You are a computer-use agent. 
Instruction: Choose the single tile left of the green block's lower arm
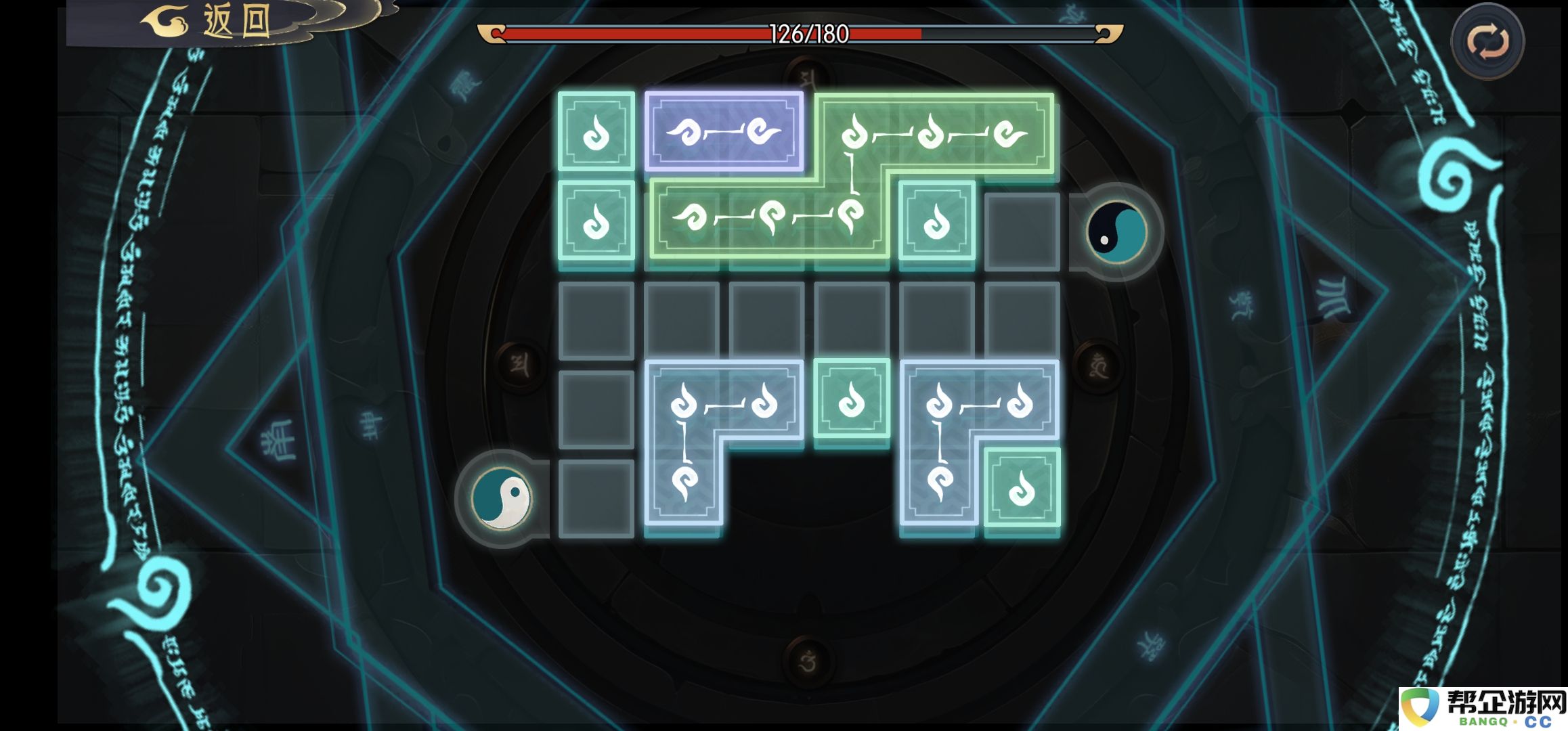[596, 221]
